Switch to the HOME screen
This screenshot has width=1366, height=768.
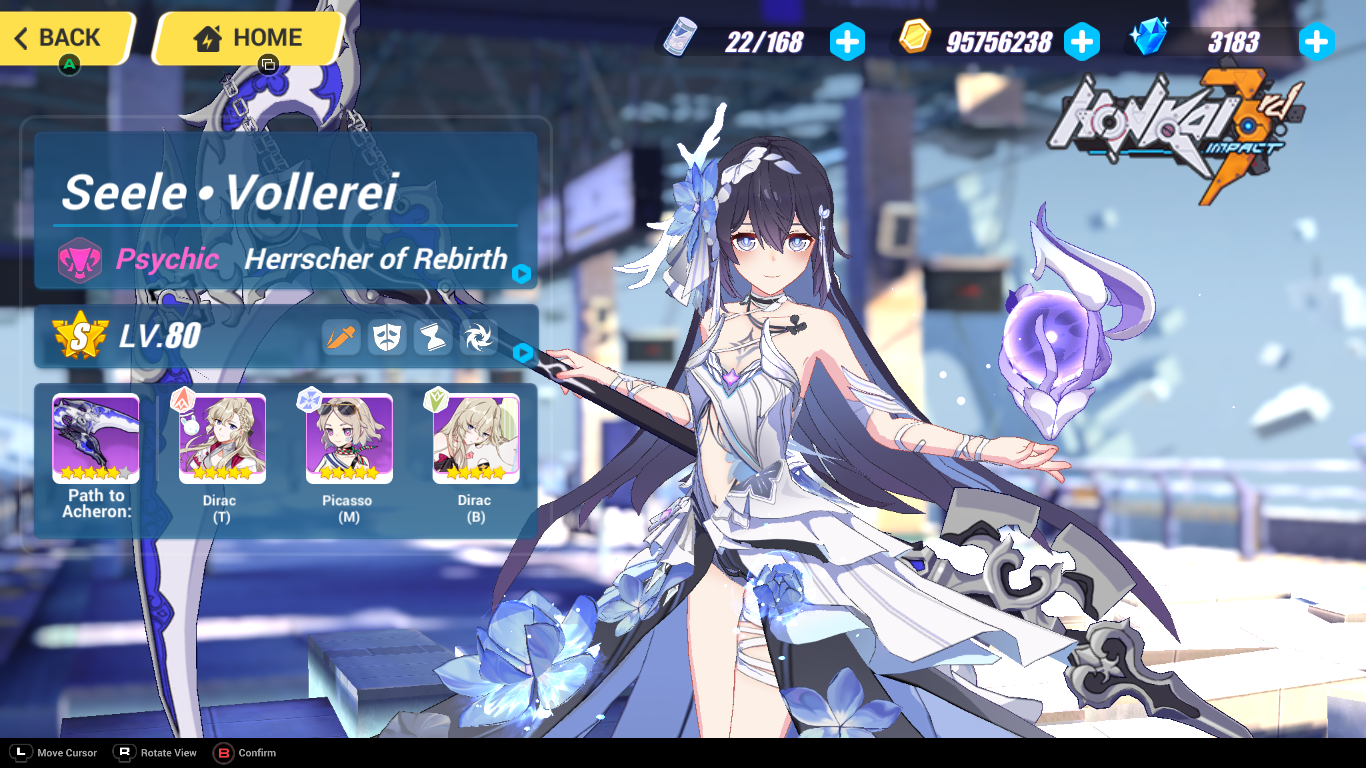(247, 38)
